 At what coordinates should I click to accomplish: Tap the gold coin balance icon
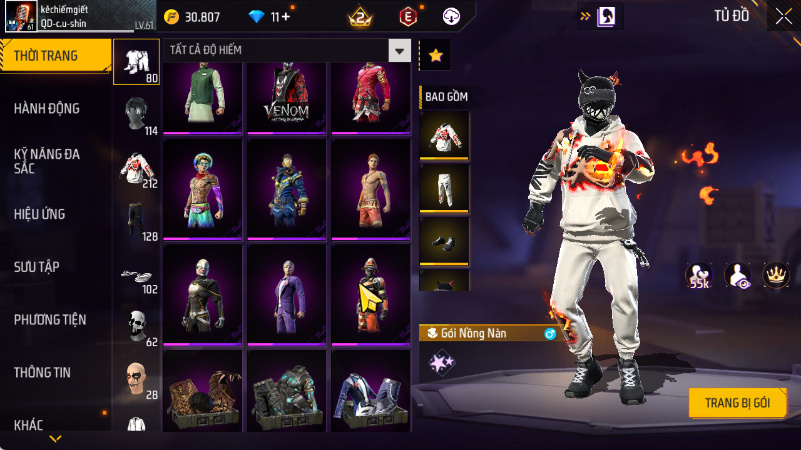coord(171,17)
